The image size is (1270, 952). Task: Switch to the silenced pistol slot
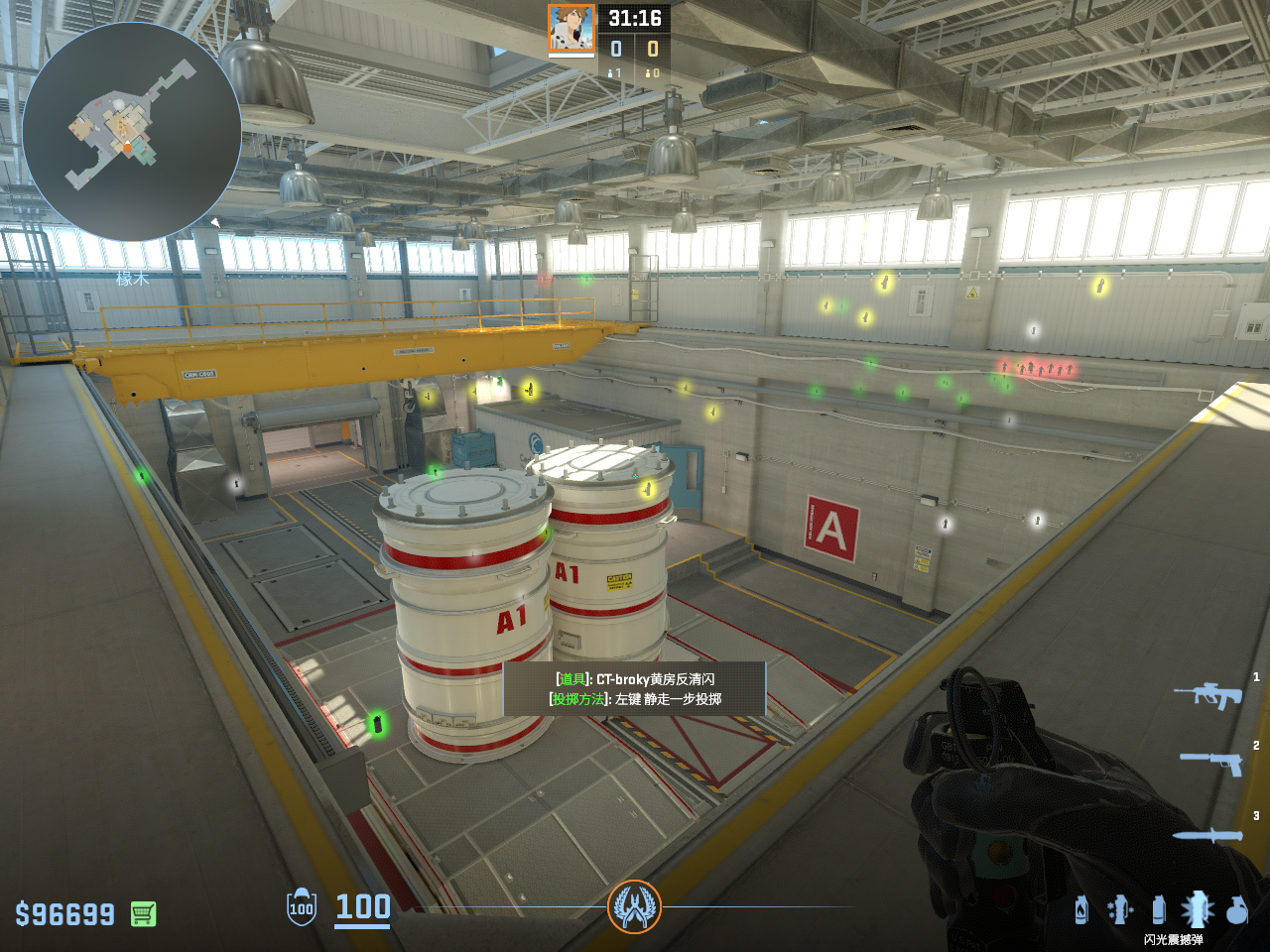click(1211, 762)
